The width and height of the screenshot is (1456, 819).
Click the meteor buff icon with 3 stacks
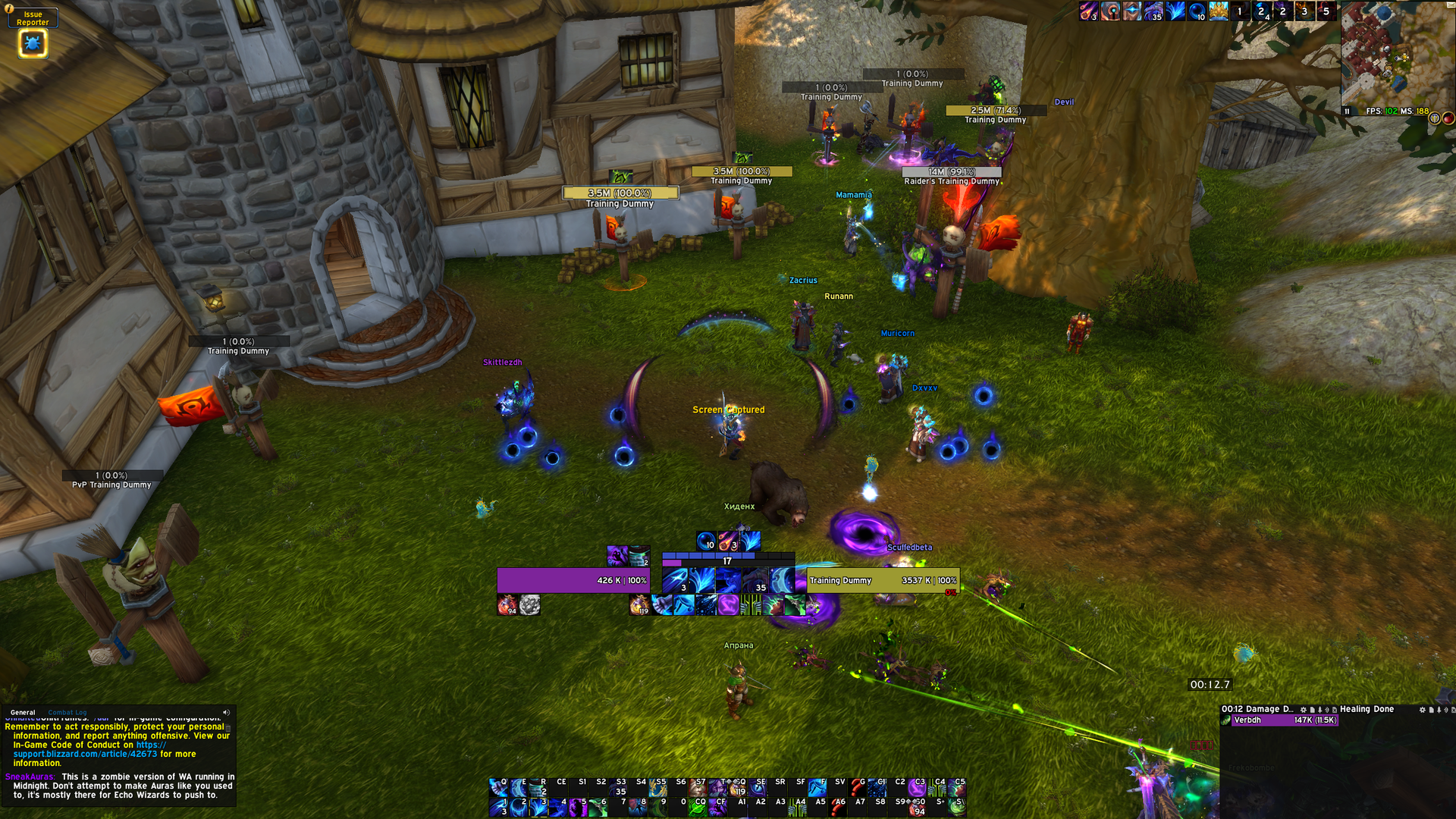[x=1089, y=11]
